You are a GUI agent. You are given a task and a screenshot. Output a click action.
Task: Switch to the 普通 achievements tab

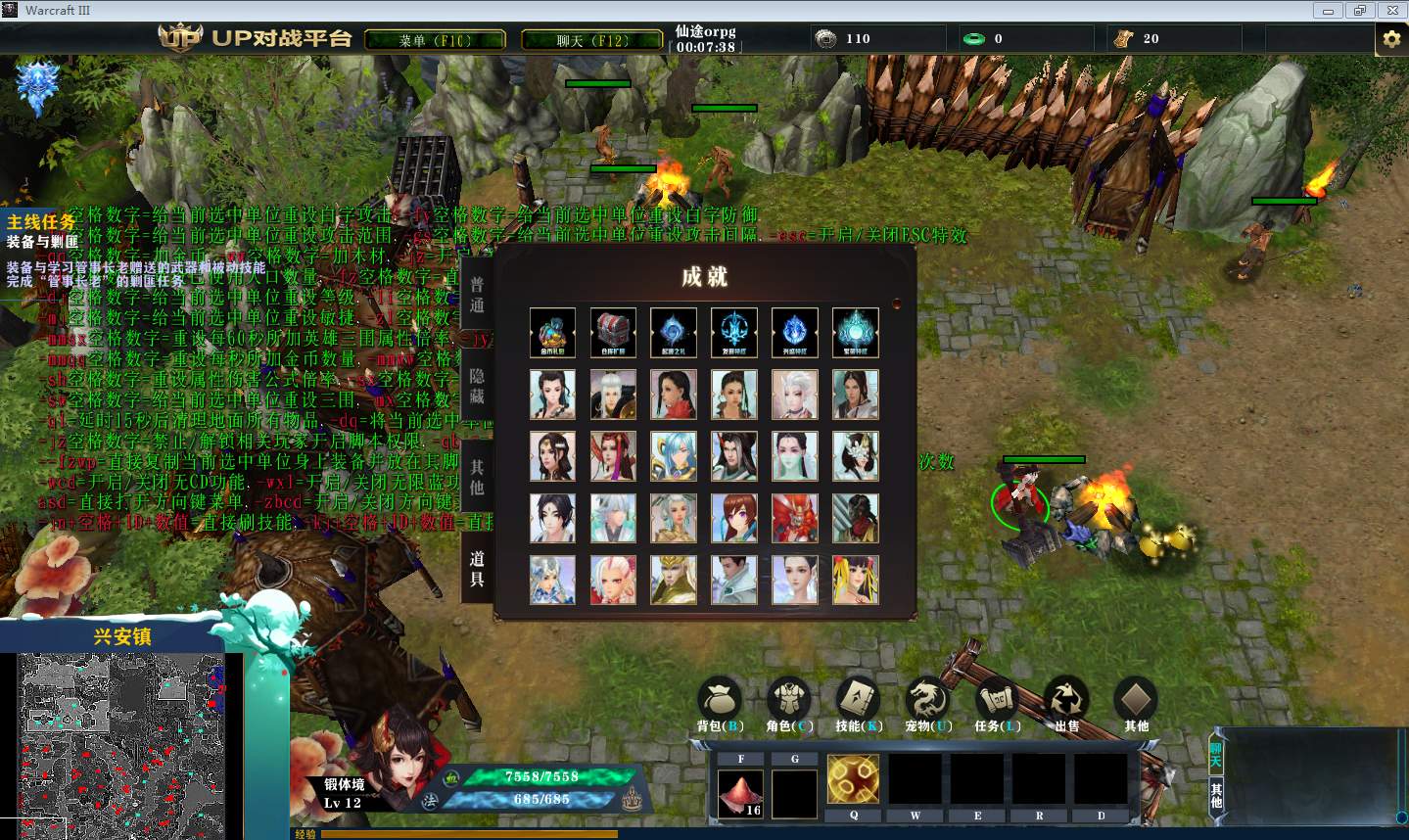point(477,295)
